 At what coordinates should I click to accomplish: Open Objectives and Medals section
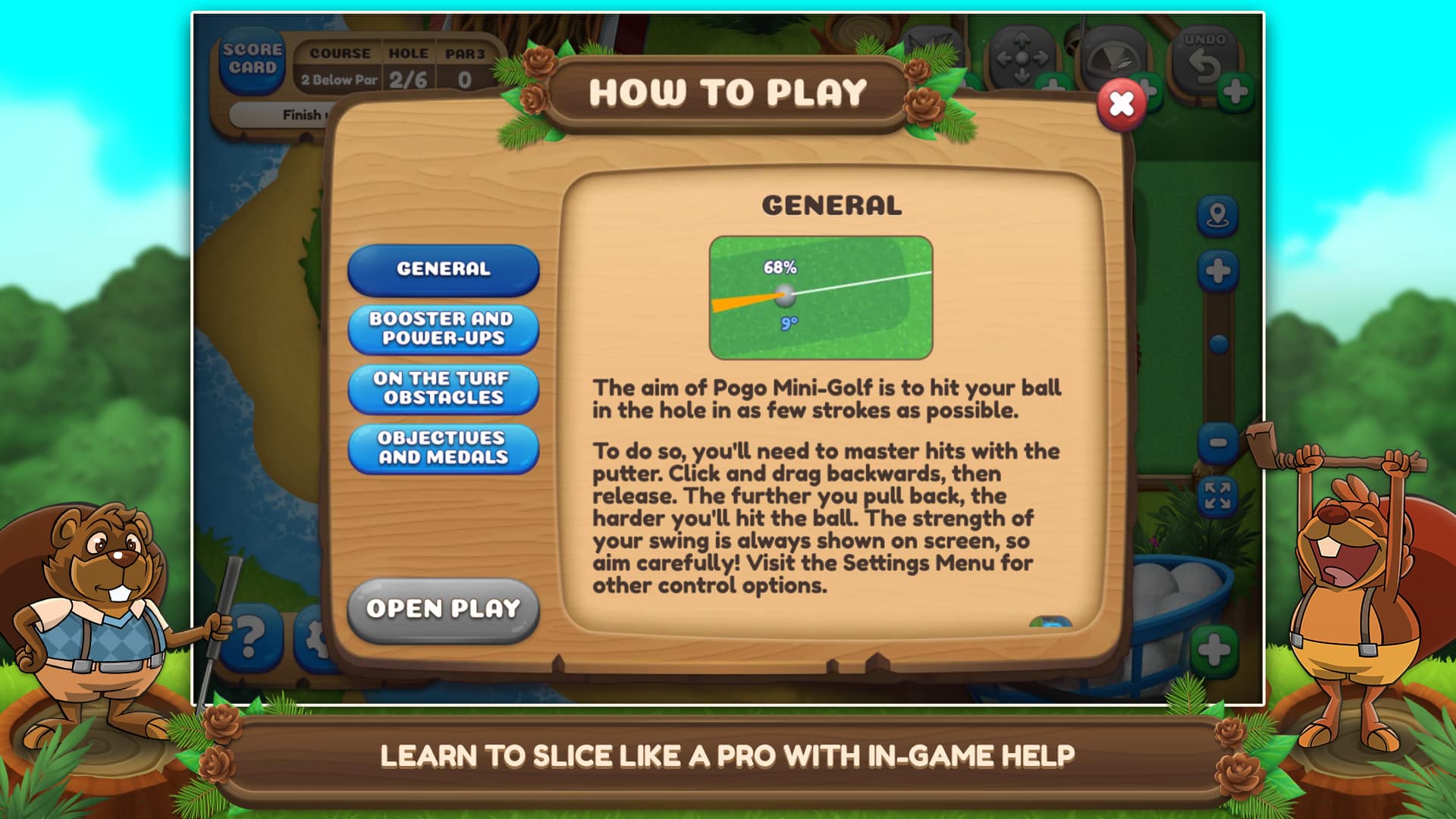click(442, 449)
